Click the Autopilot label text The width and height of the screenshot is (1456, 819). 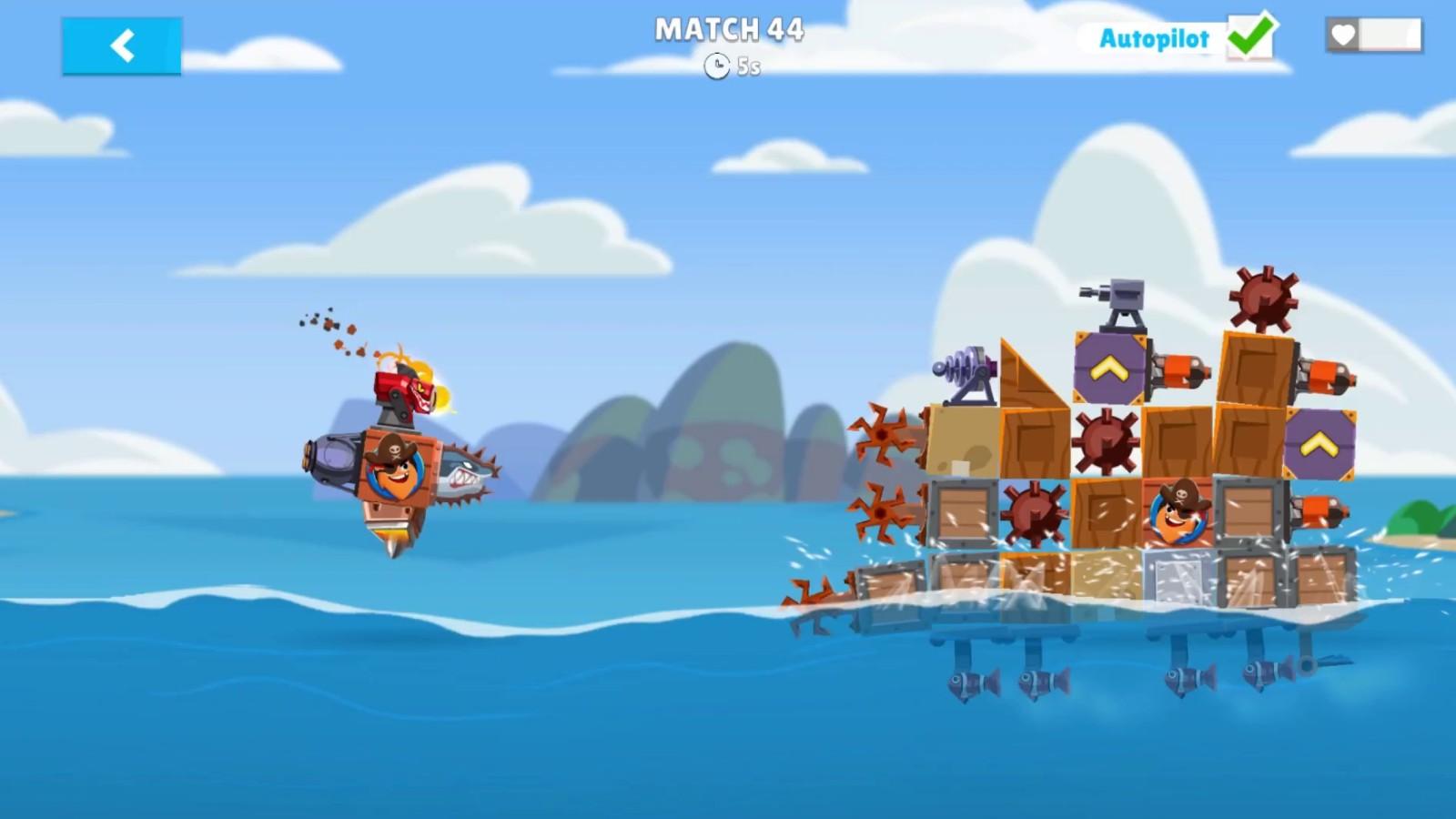pyautogui.click(x=1154, y=38)
